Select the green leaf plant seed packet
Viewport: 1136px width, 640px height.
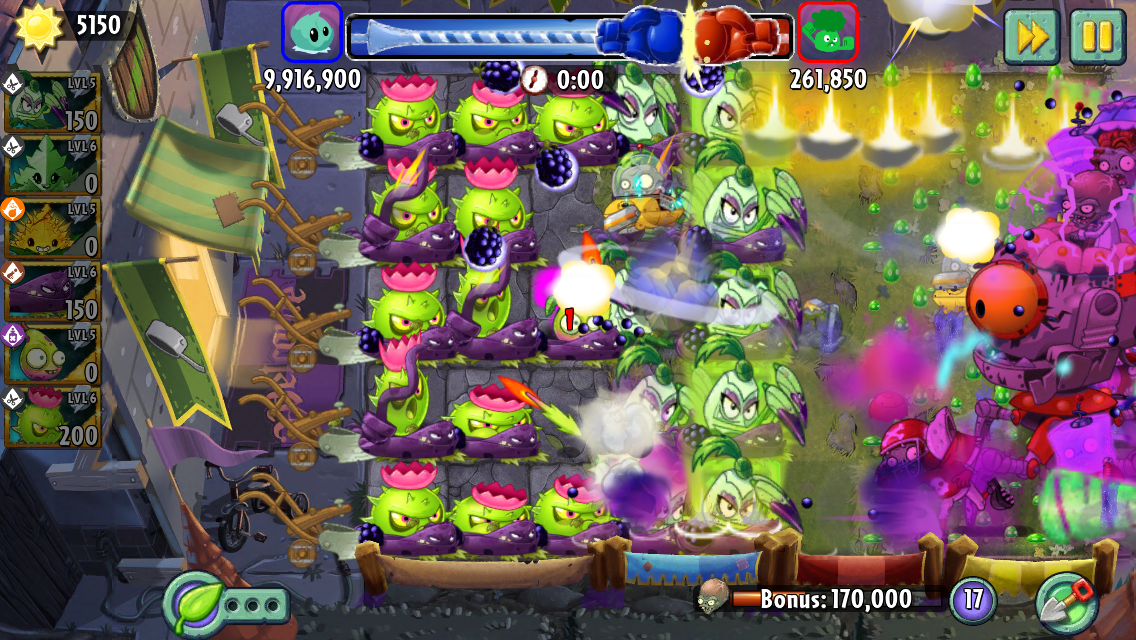52,165
